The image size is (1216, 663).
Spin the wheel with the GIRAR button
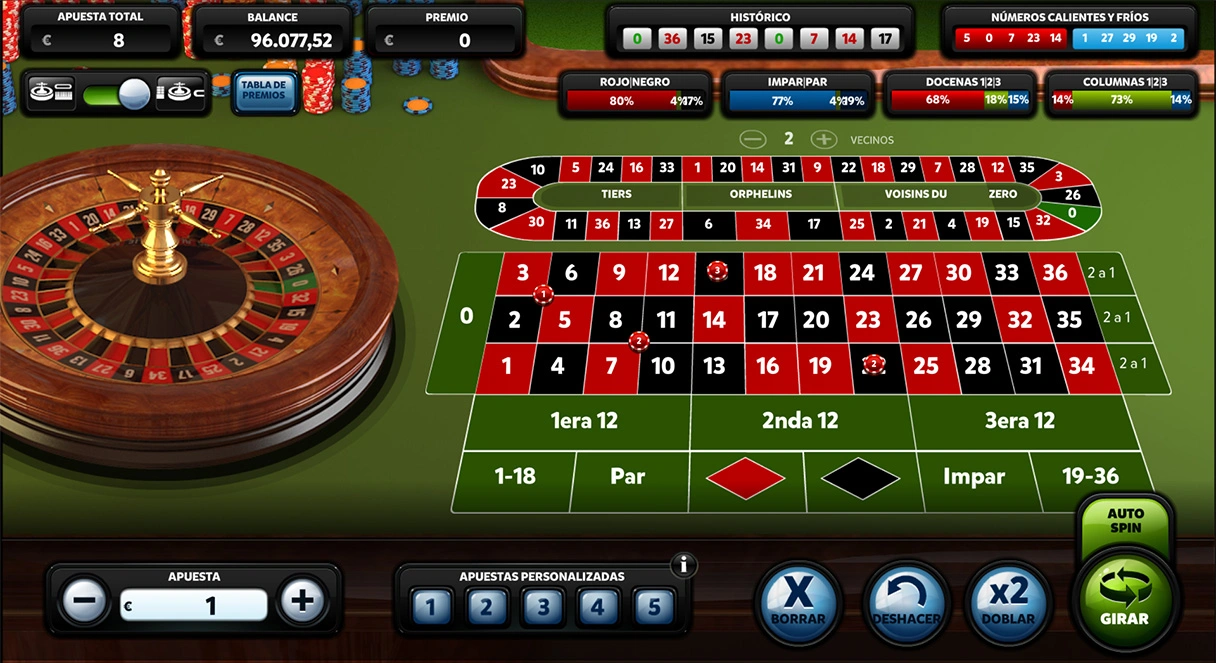1124,598
